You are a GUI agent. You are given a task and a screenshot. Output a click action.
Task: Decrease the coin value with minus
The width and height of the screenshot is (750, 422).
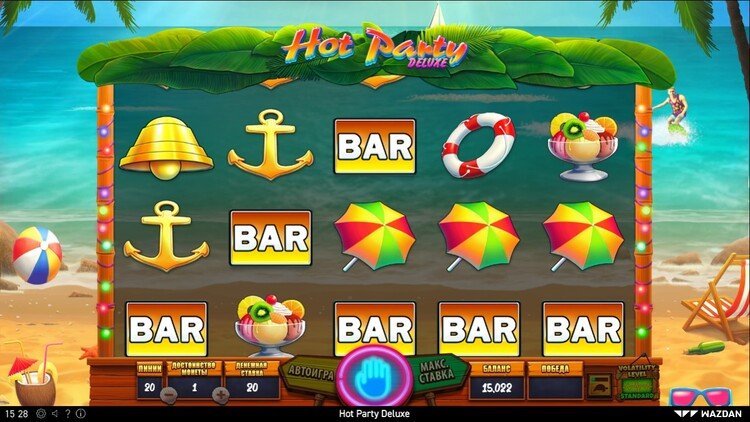169,394
